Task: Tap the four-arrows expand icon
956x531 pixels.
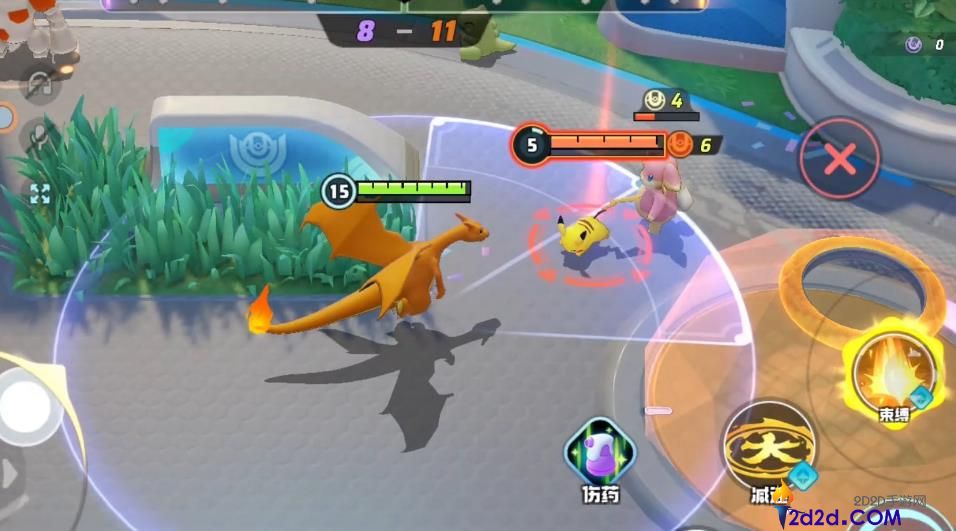Action: (40, 193)
